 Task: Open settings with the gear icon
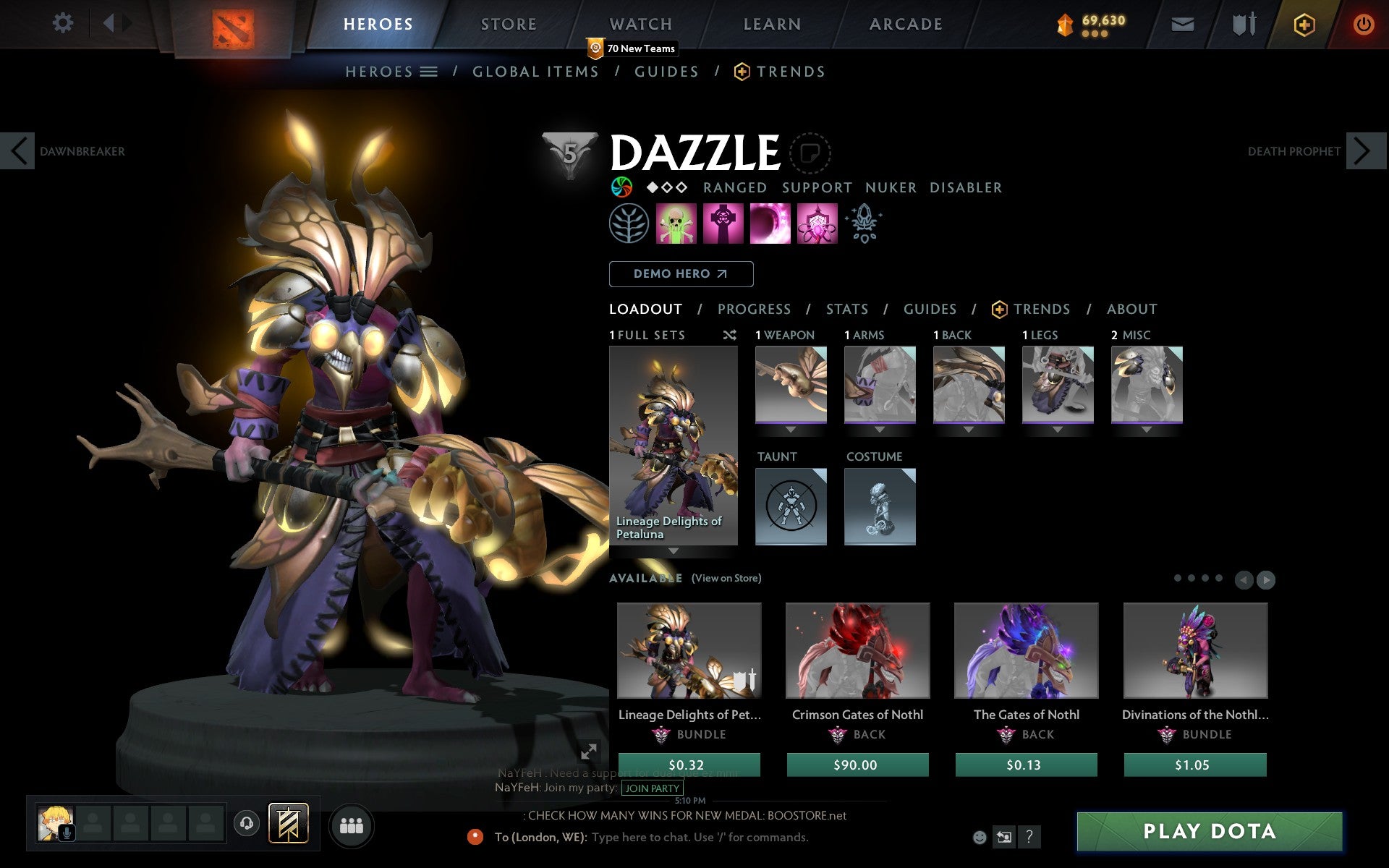tap(64, 22)
